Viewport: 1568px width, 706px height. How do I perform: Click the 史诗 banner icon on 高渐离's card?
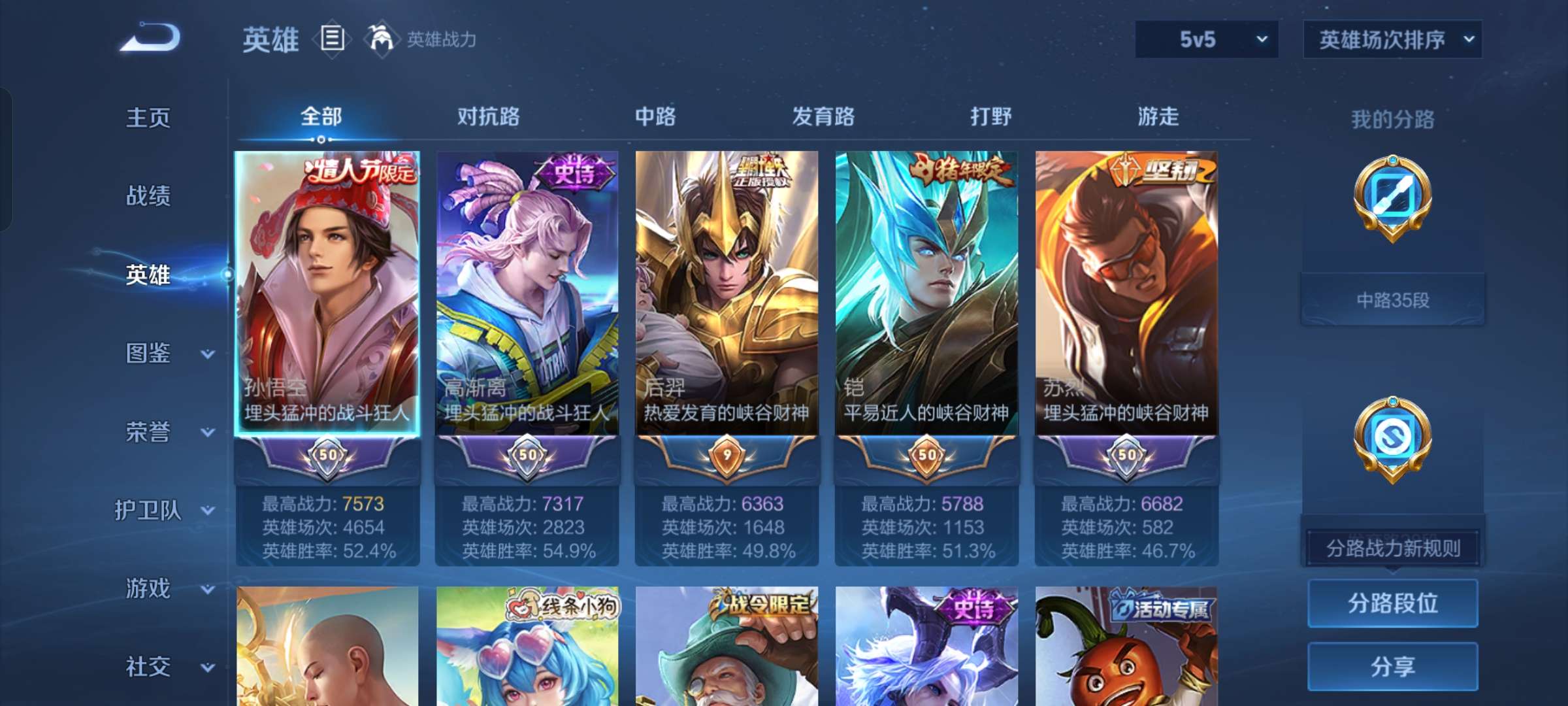point(575,171)
